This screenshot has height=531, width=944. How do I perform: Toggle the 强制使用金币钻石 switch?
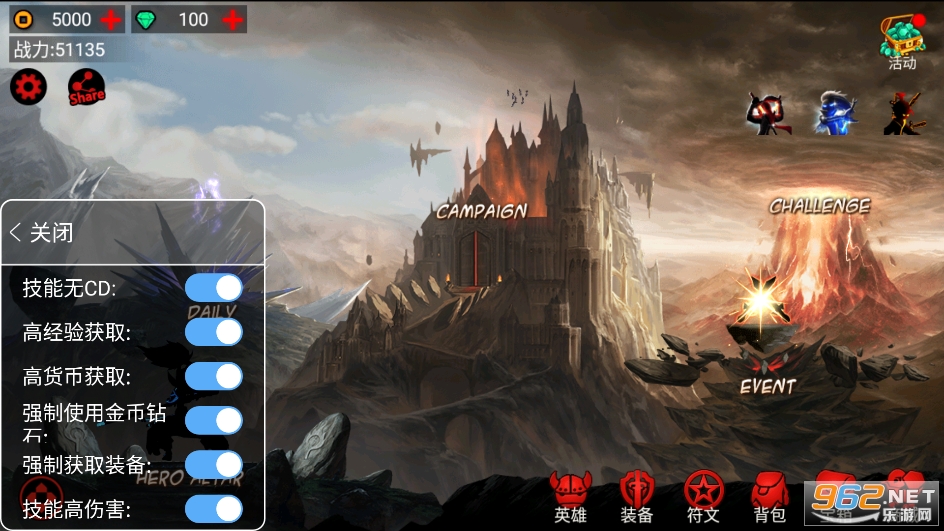pyautogui.click(x=214, y=420)
